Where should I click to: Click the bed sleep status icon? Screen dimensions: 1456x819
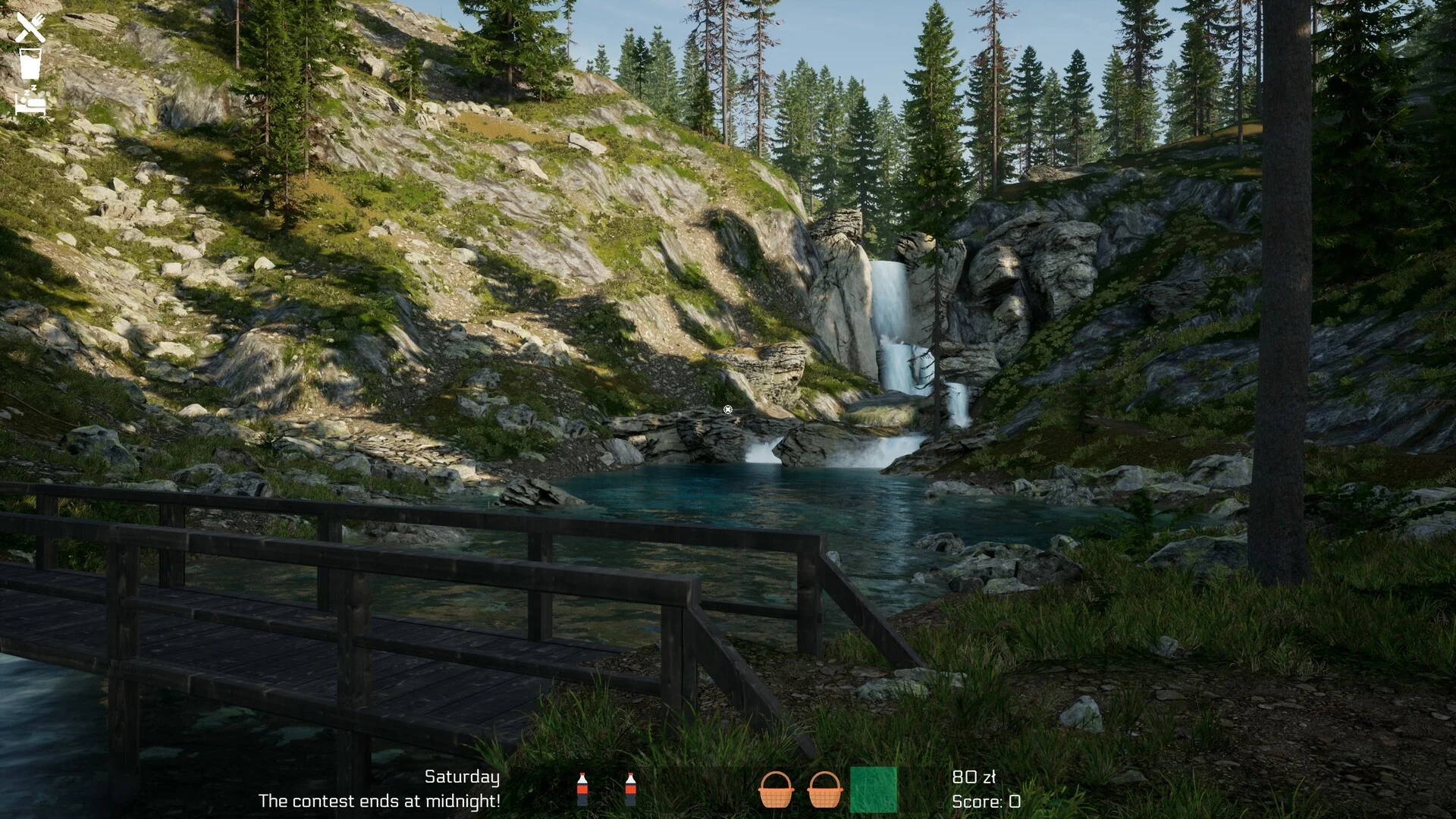tap(30, 101)
